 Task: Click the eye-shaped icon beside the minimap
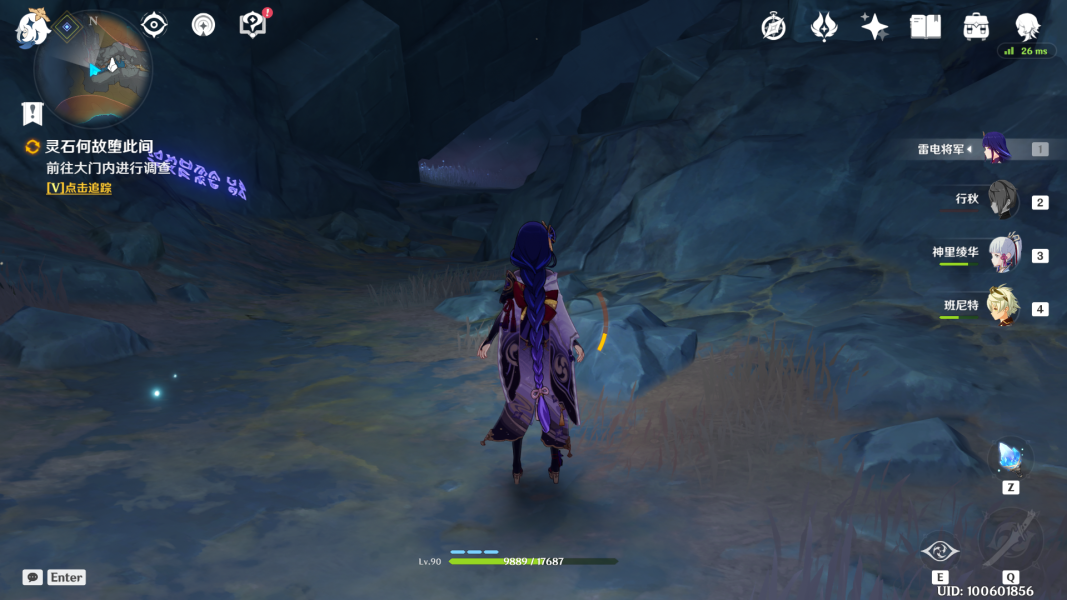coord(154,25)
